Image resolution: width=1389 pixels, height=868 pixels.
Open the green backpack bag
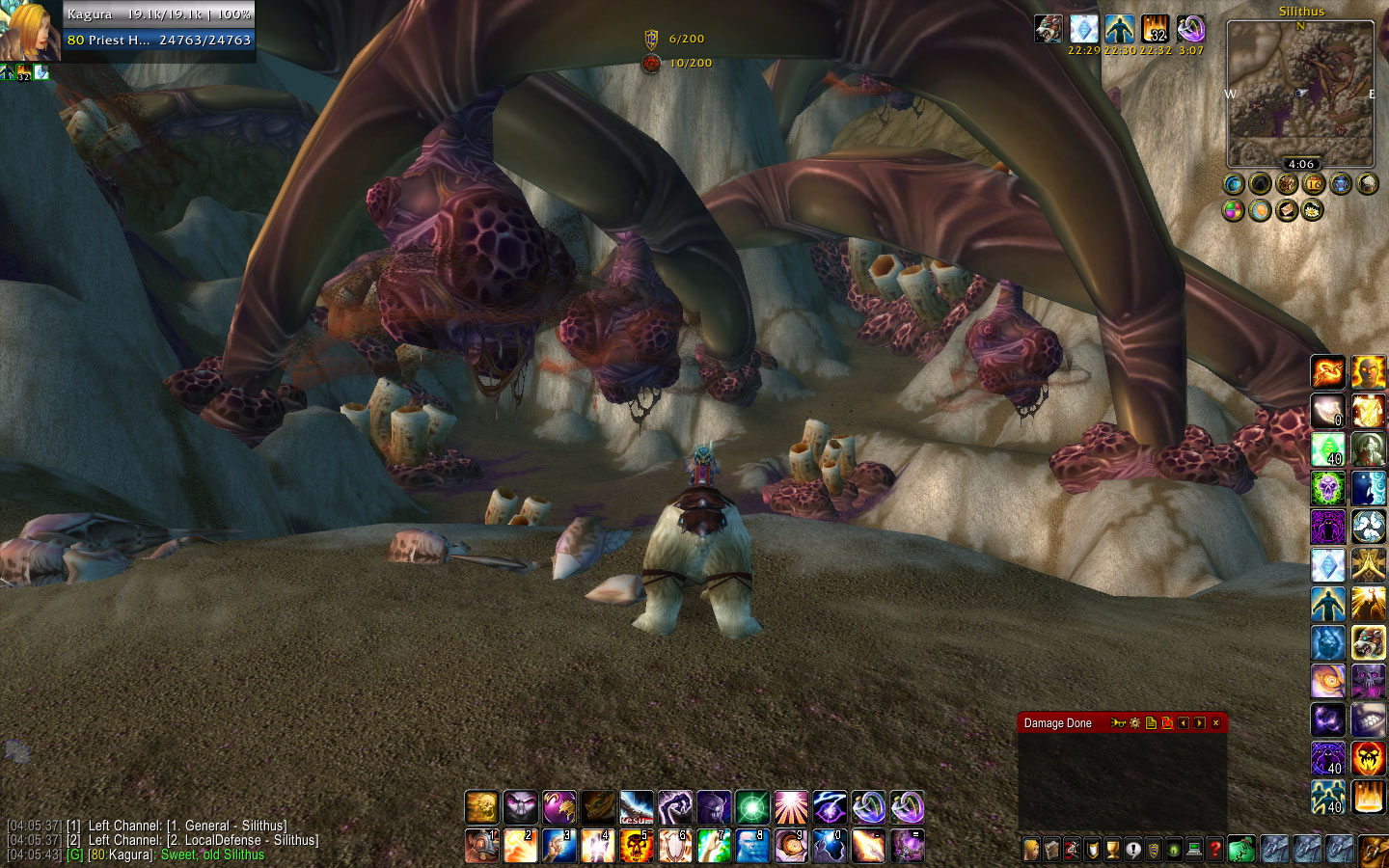(1241, 849)
